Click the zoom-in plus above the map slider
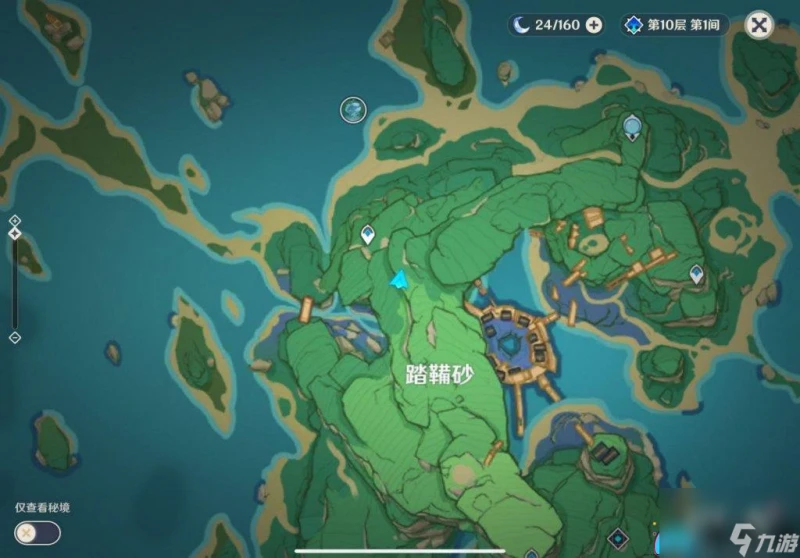The height and width of the screenshot is (558, 800). coord(14,219)
